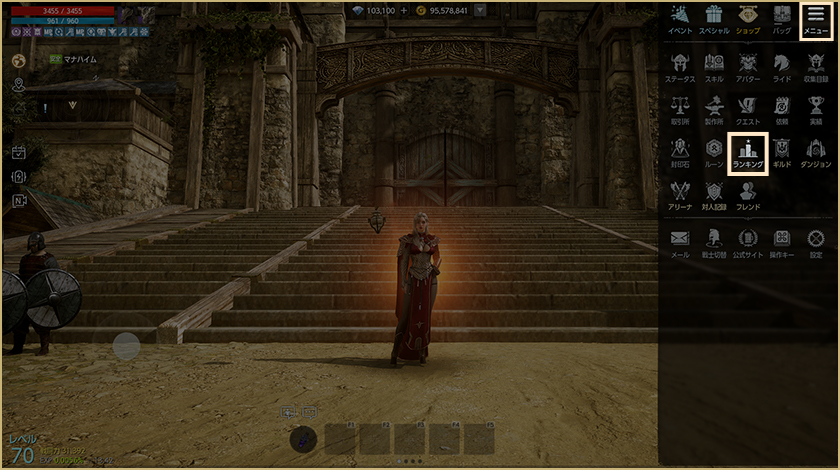The height and width of the screenshot is (470, 840).
Task: Open the クエスト (Quest) log
Action: pyautogui.click(x=748, y=109)
